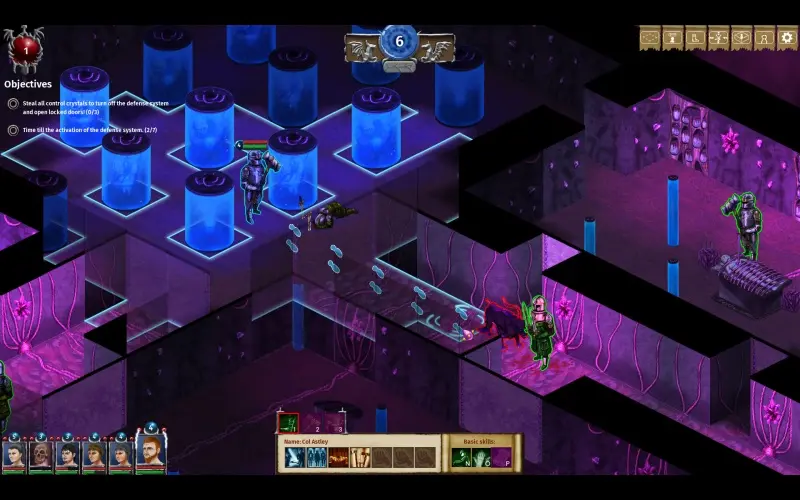800x500 pixels.
Task: Open the gear settings menu
Action: [788, 38]
